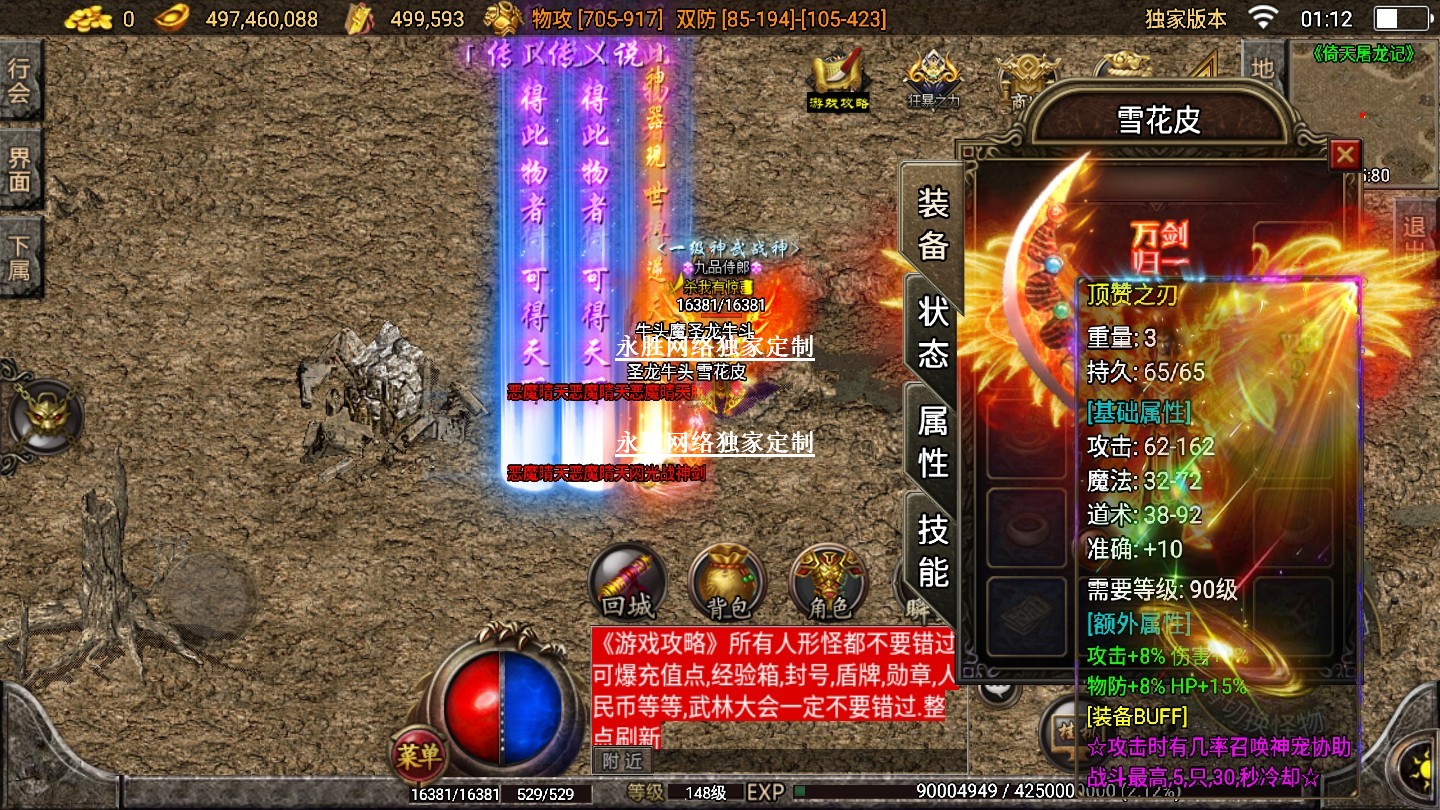Open the 背包 bag
The width and height of the screenshot is (1440, 810).
tap(727, 583)
